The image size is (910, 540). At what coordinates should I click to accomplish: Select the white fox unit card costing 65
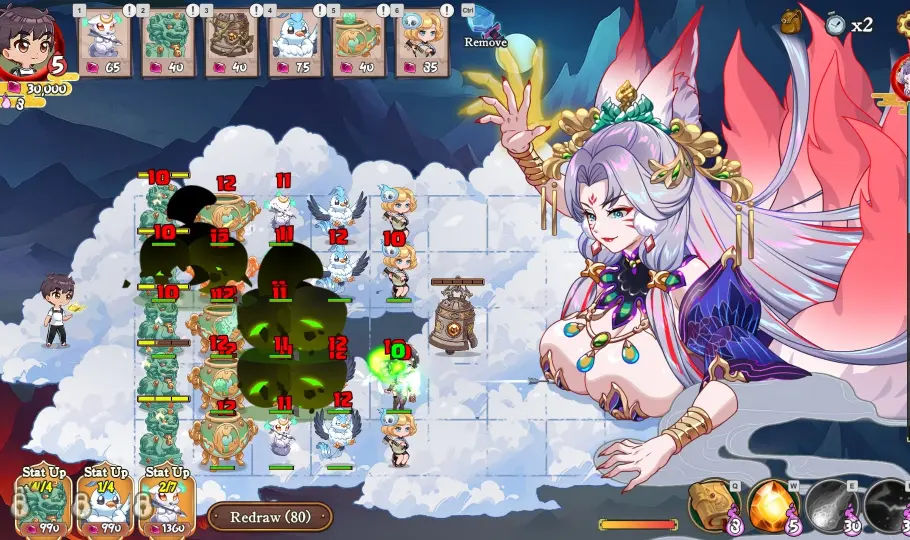105,42
